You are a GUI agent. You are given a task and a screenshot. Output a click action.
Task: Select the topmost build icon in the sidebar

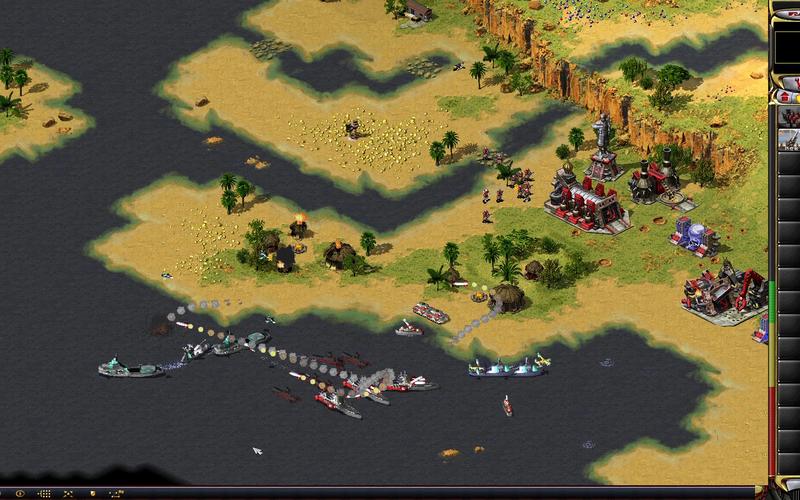790,117
